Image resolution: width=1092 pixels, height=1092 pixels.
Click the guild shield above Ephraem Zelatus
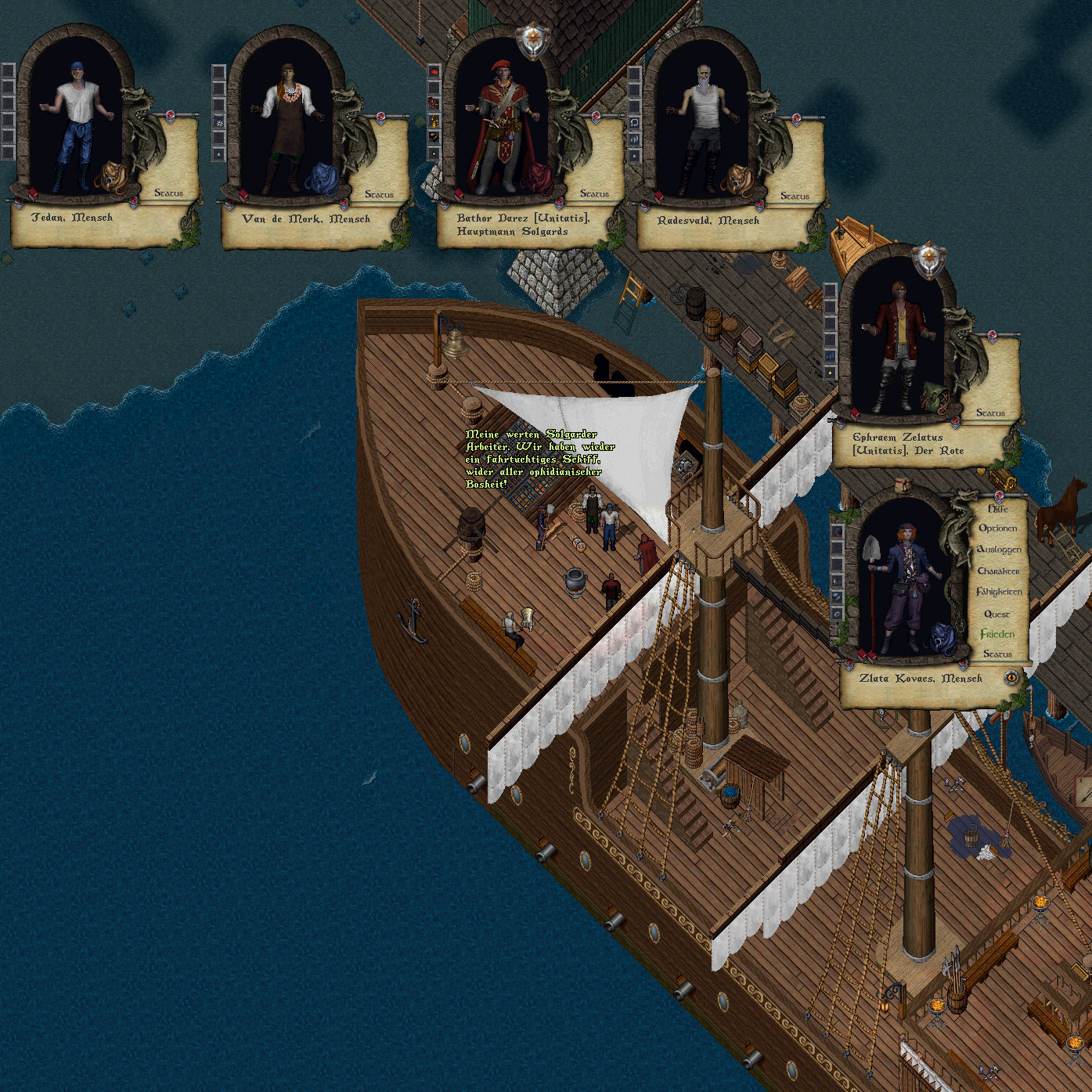click(929, 260)
